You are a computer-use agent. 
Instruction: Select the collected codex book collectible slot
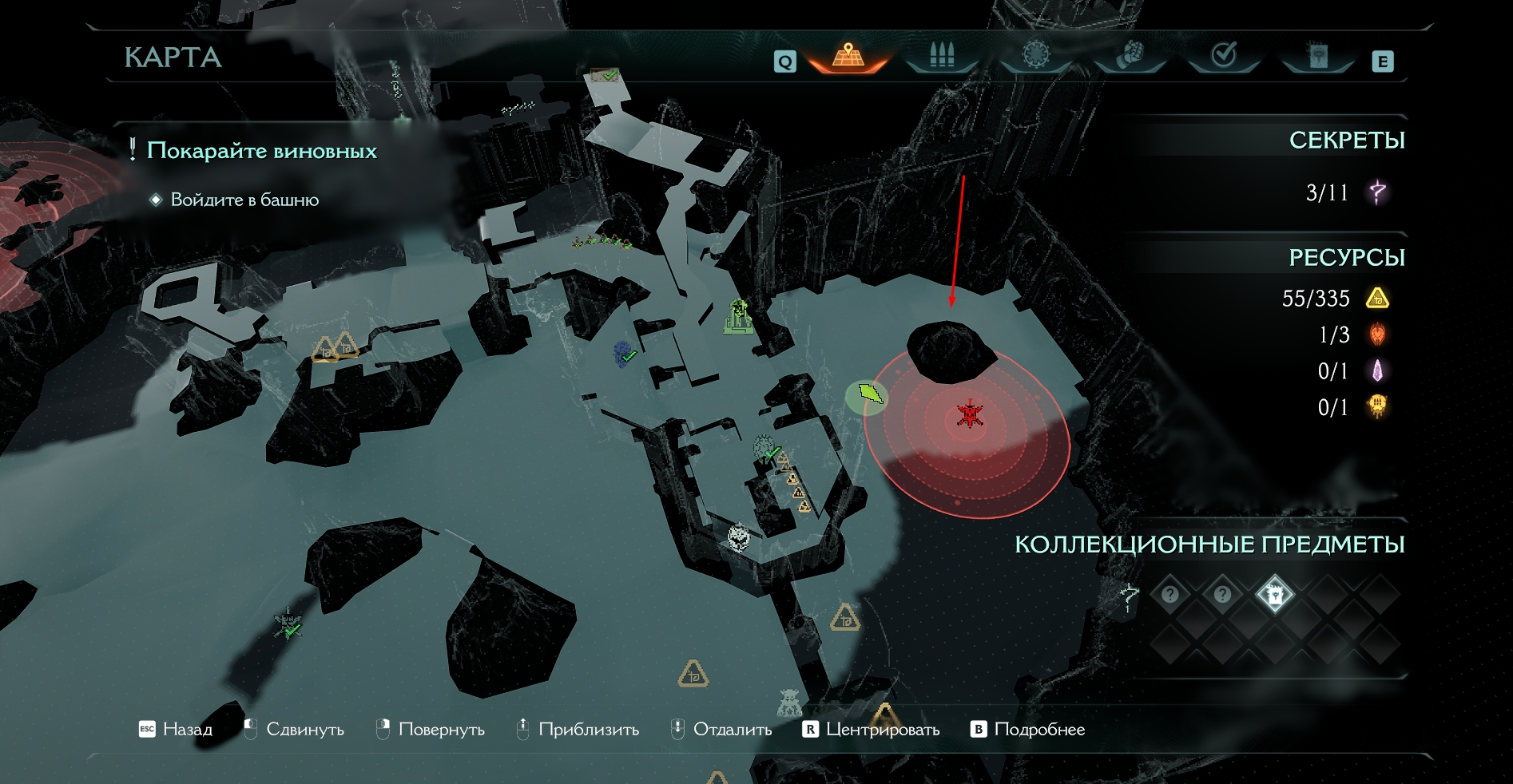(1274, 594)
